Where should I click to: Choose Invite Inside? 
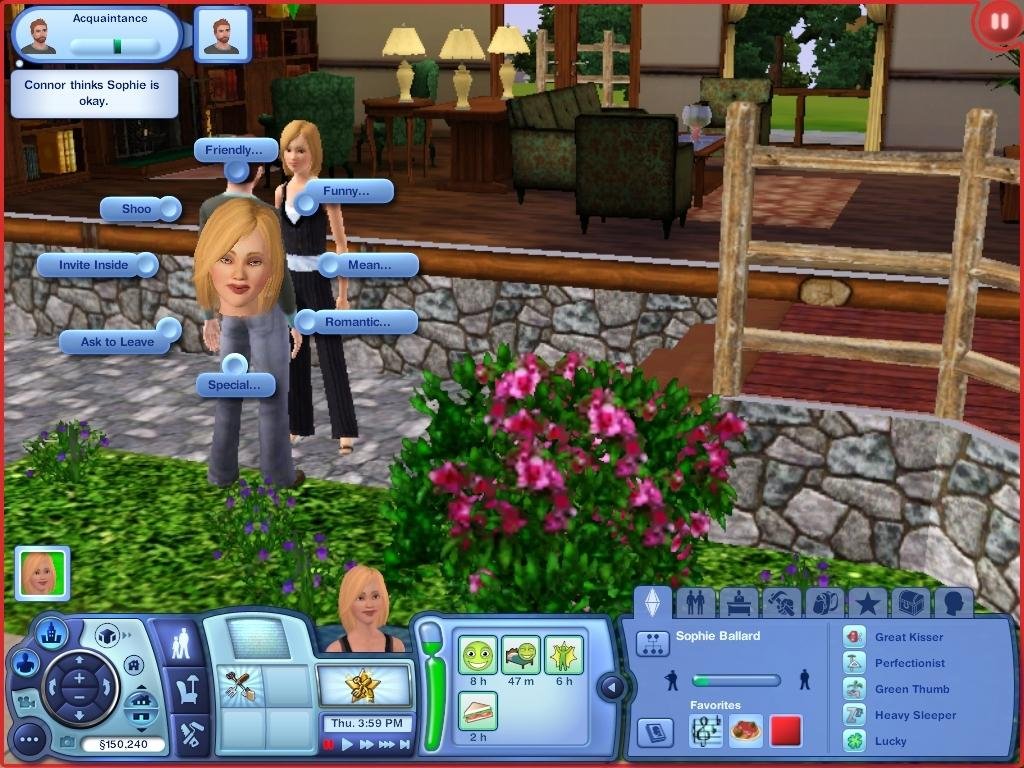[x=94, y=265]
